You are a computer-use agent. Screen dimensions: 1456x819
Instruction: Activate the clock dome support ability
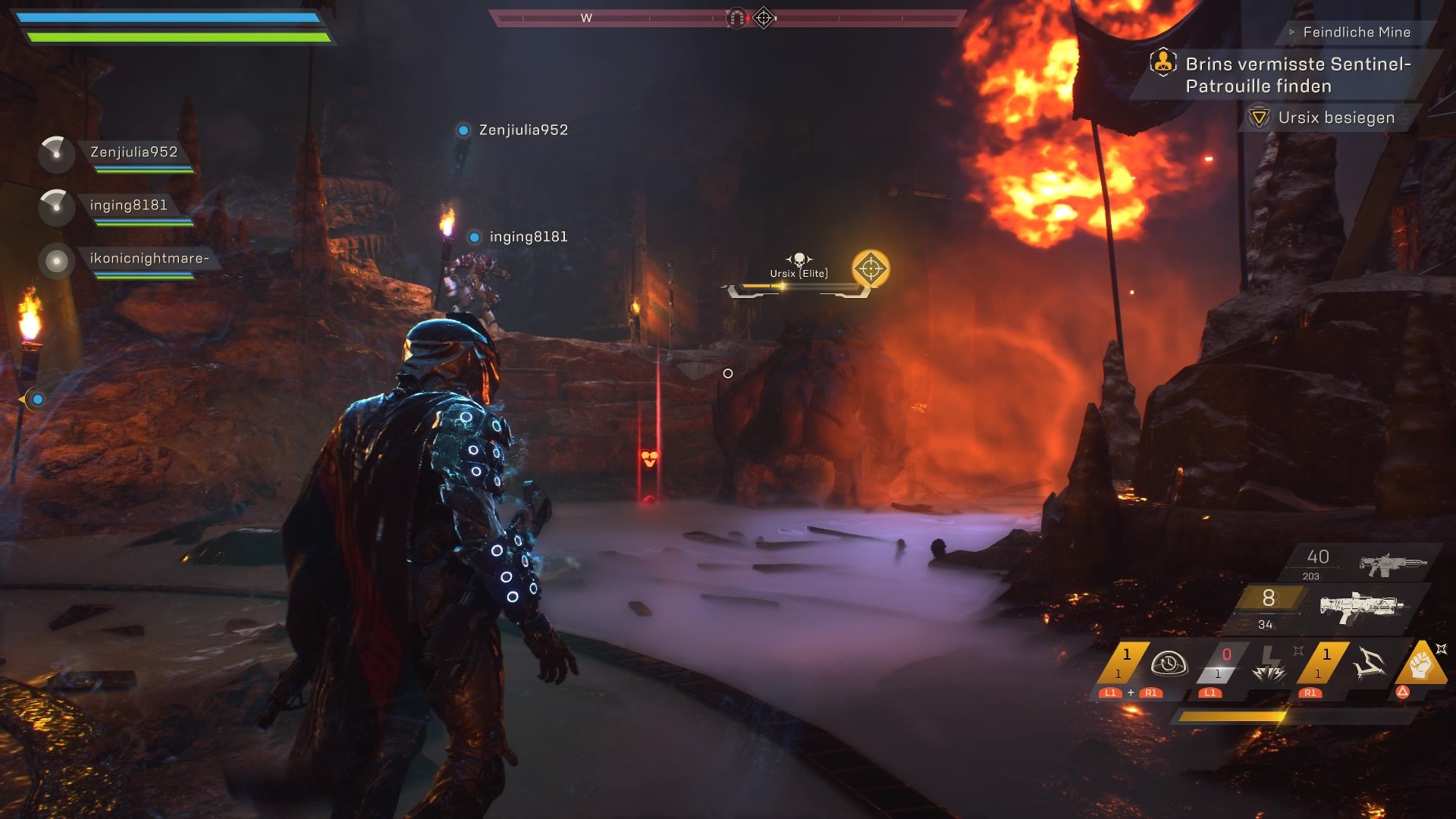[x=1168, y=664]
